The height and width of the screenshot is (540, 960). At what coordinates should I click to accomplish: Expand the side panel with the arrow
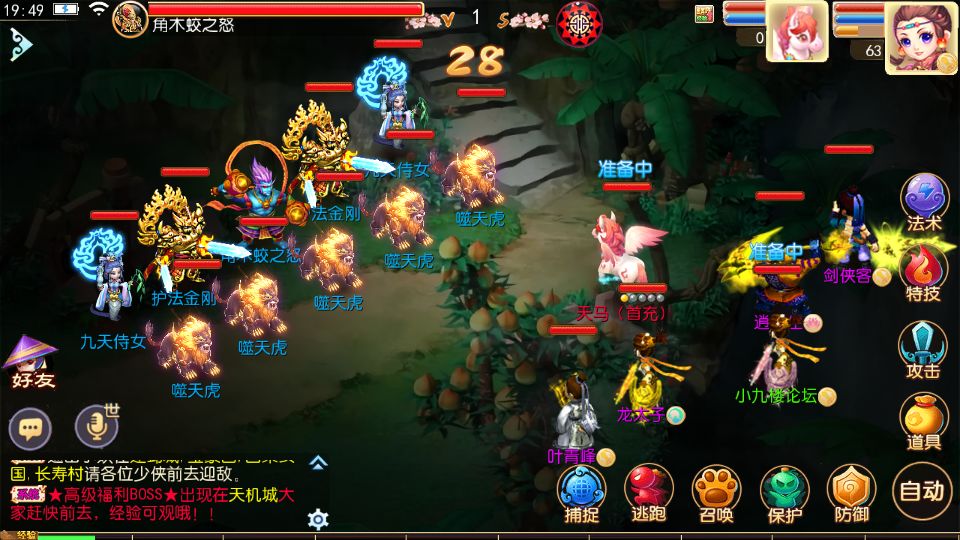[x=21, y=44]
